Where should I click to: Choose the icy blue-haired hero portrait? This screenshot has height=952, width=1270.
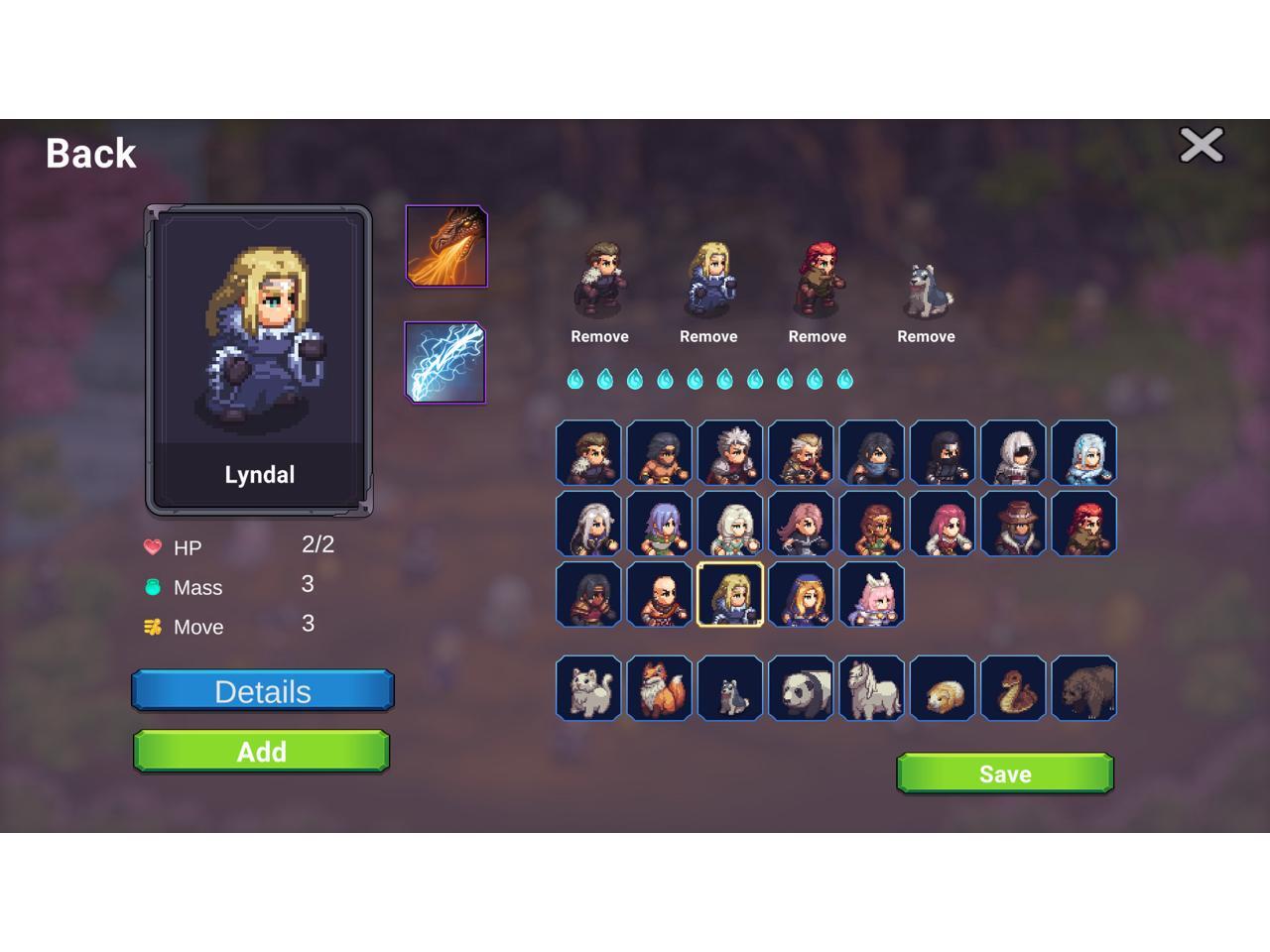pos(1084,453)
